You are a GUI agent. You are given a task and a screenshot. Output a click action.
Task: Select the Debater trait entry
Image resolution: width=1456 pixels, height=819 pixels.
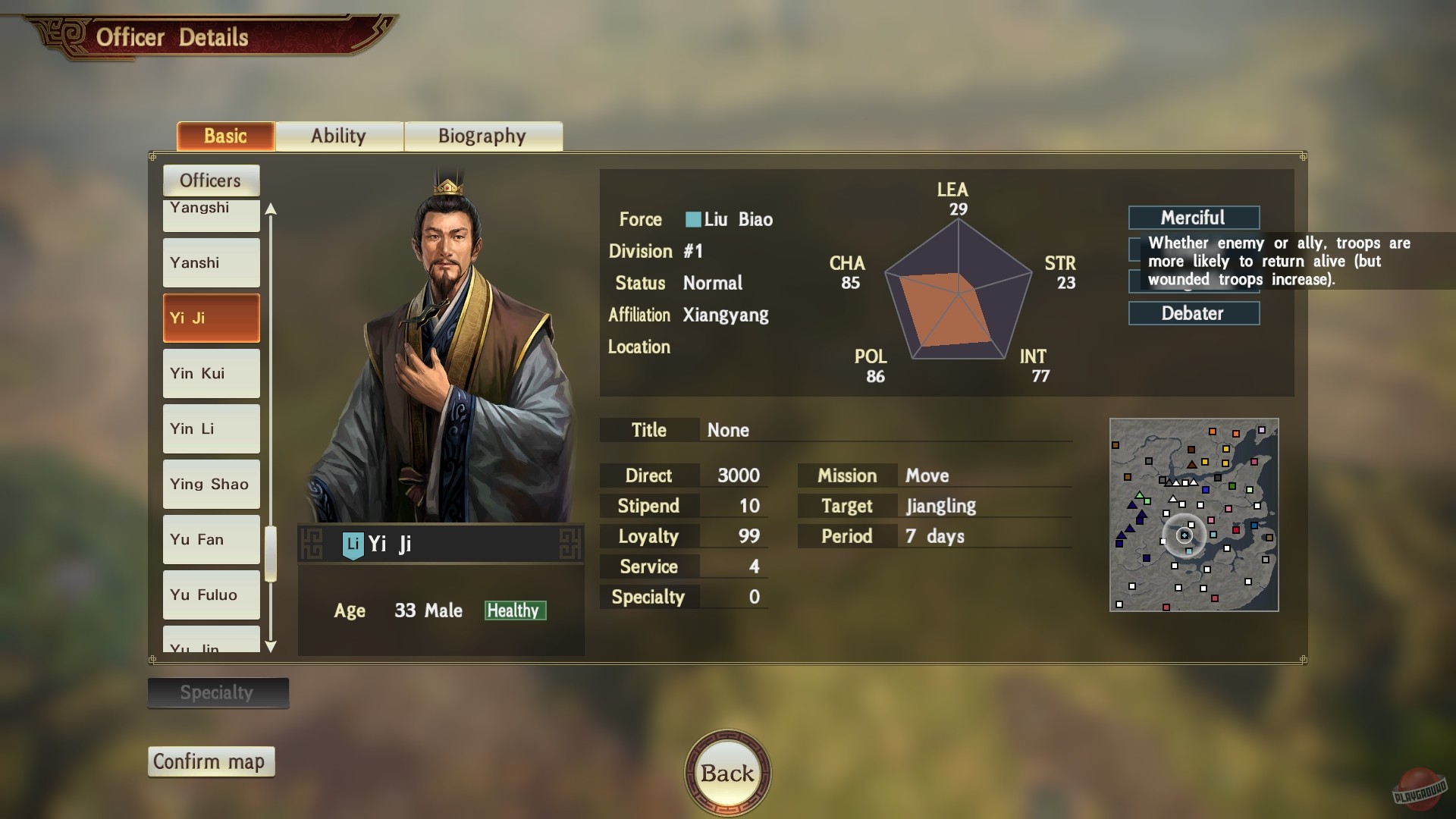1194,313
